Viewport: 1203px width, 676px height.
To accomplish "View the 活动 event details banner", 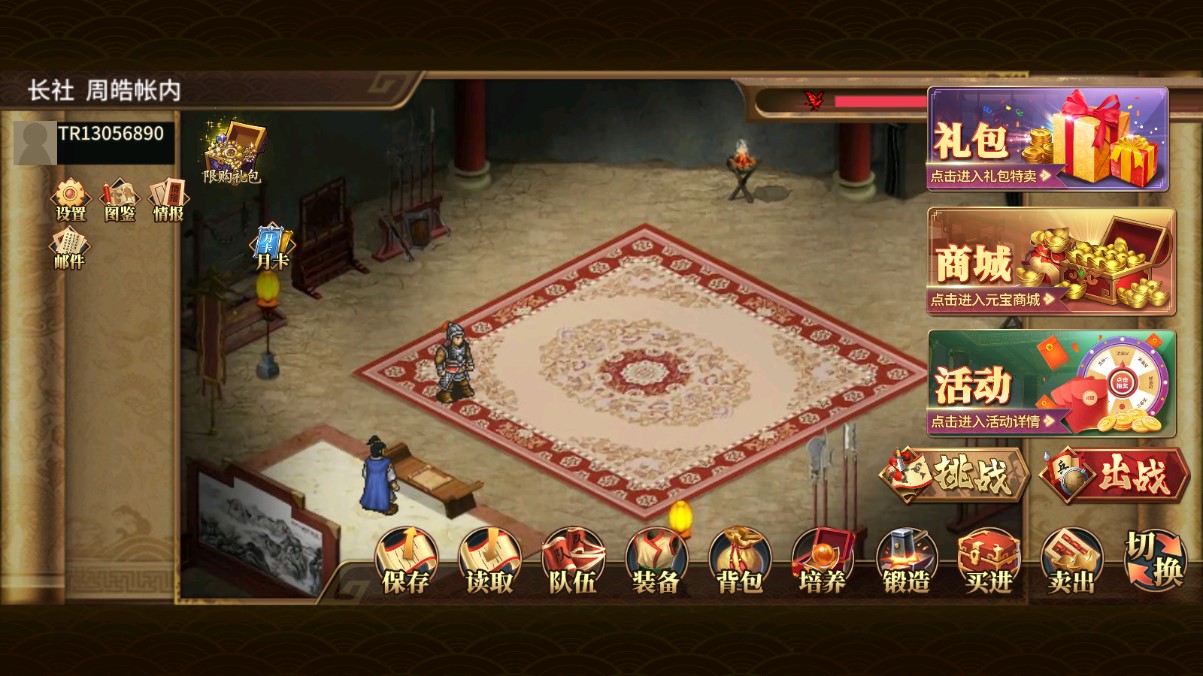I will coord(1050,383).
